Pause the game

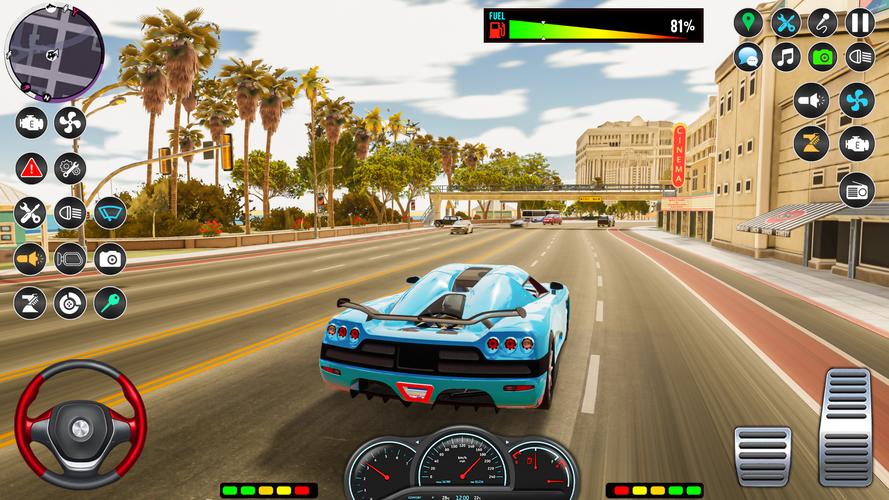(860, 22)
